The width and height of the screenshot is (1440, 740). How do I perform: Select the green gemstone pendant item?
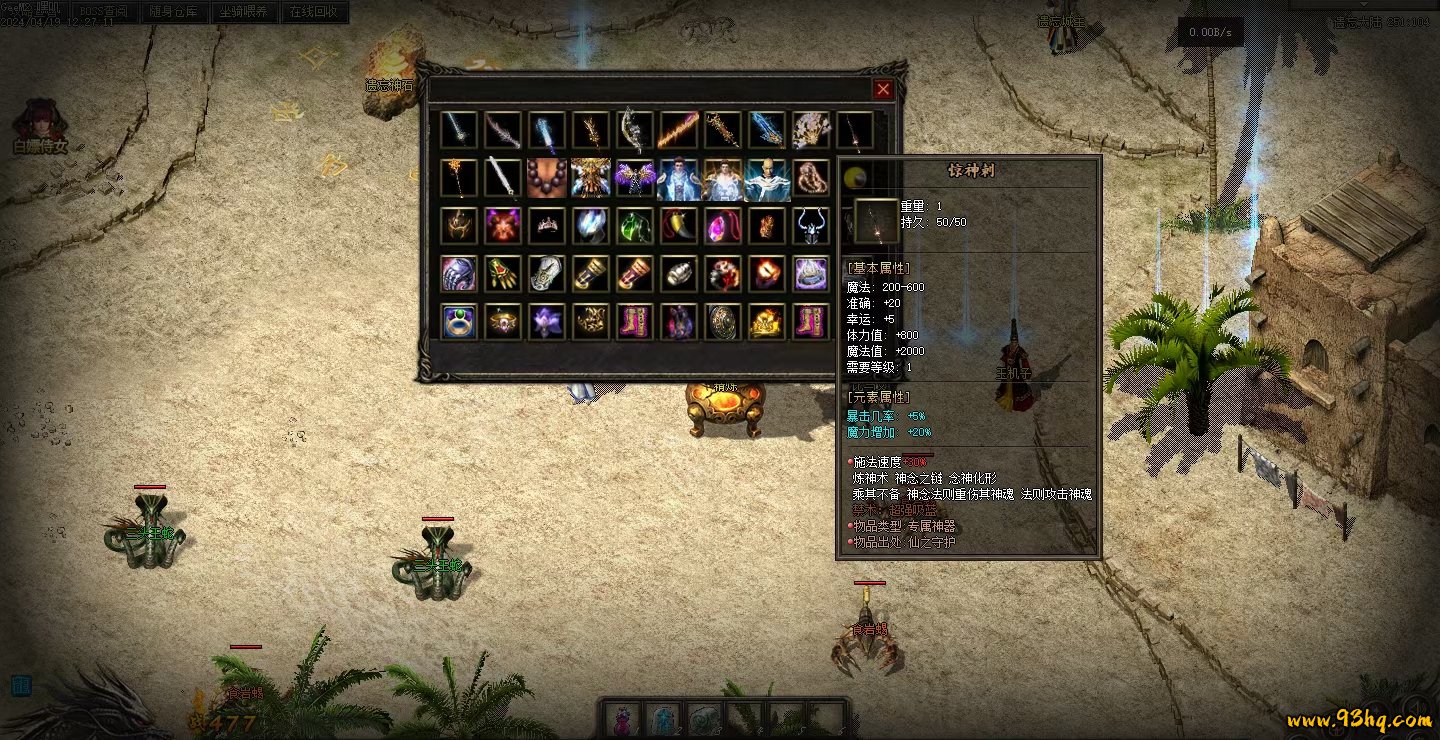[635, 226]
